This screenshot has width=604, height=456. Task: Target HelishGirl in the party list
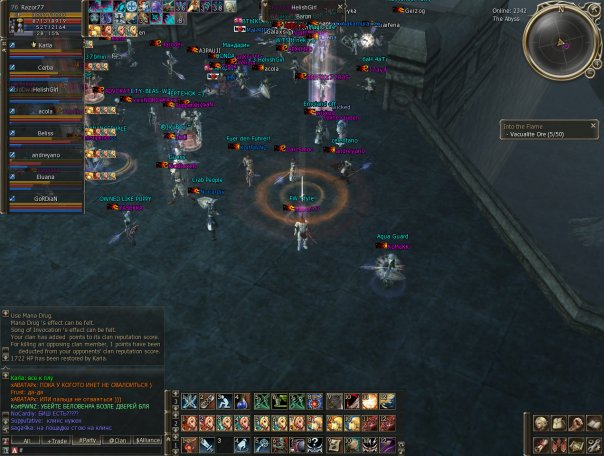click(45, 90)
